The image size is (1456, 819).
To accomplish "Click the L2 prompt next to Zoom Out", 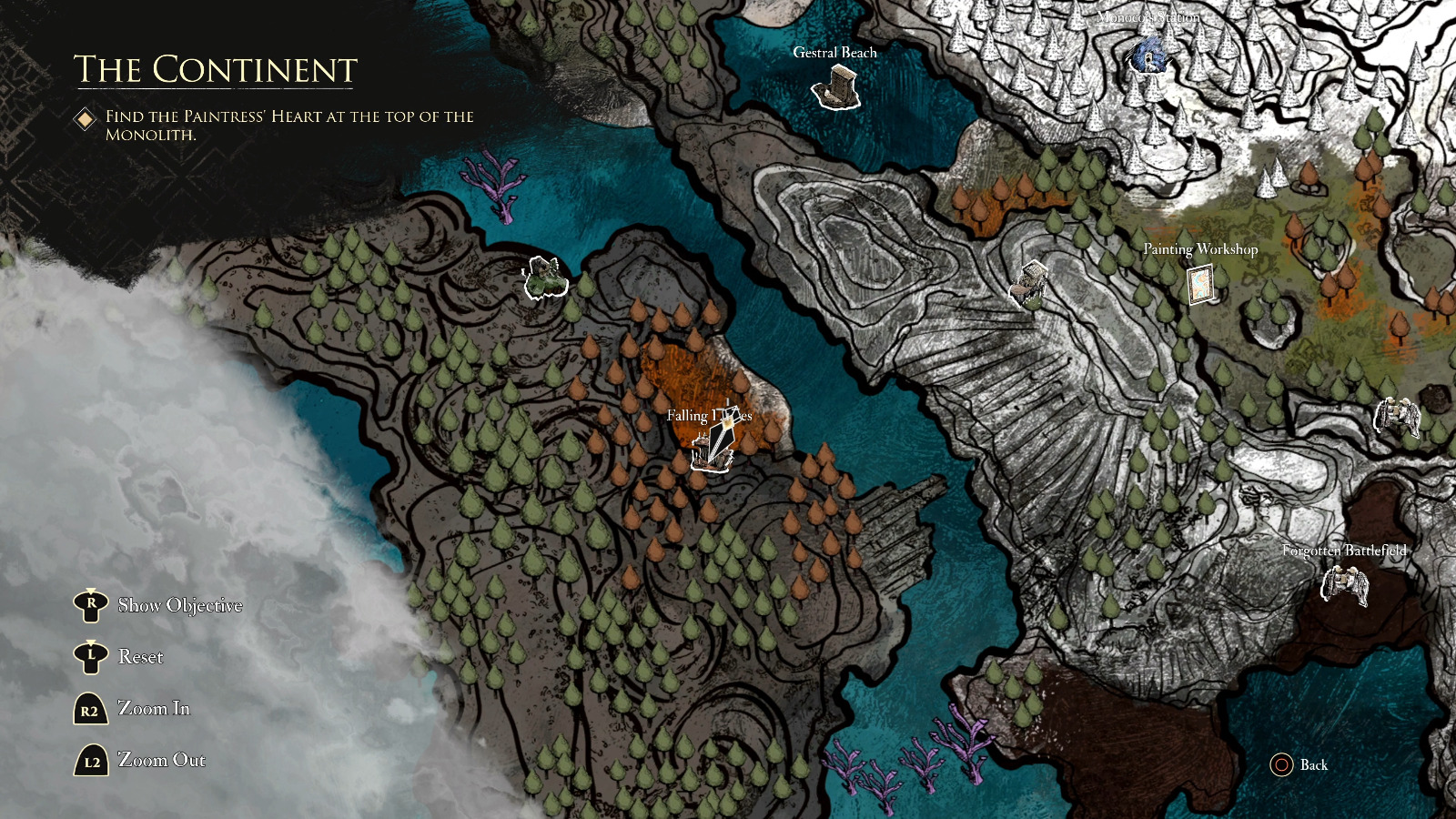I will click(89, 760).
